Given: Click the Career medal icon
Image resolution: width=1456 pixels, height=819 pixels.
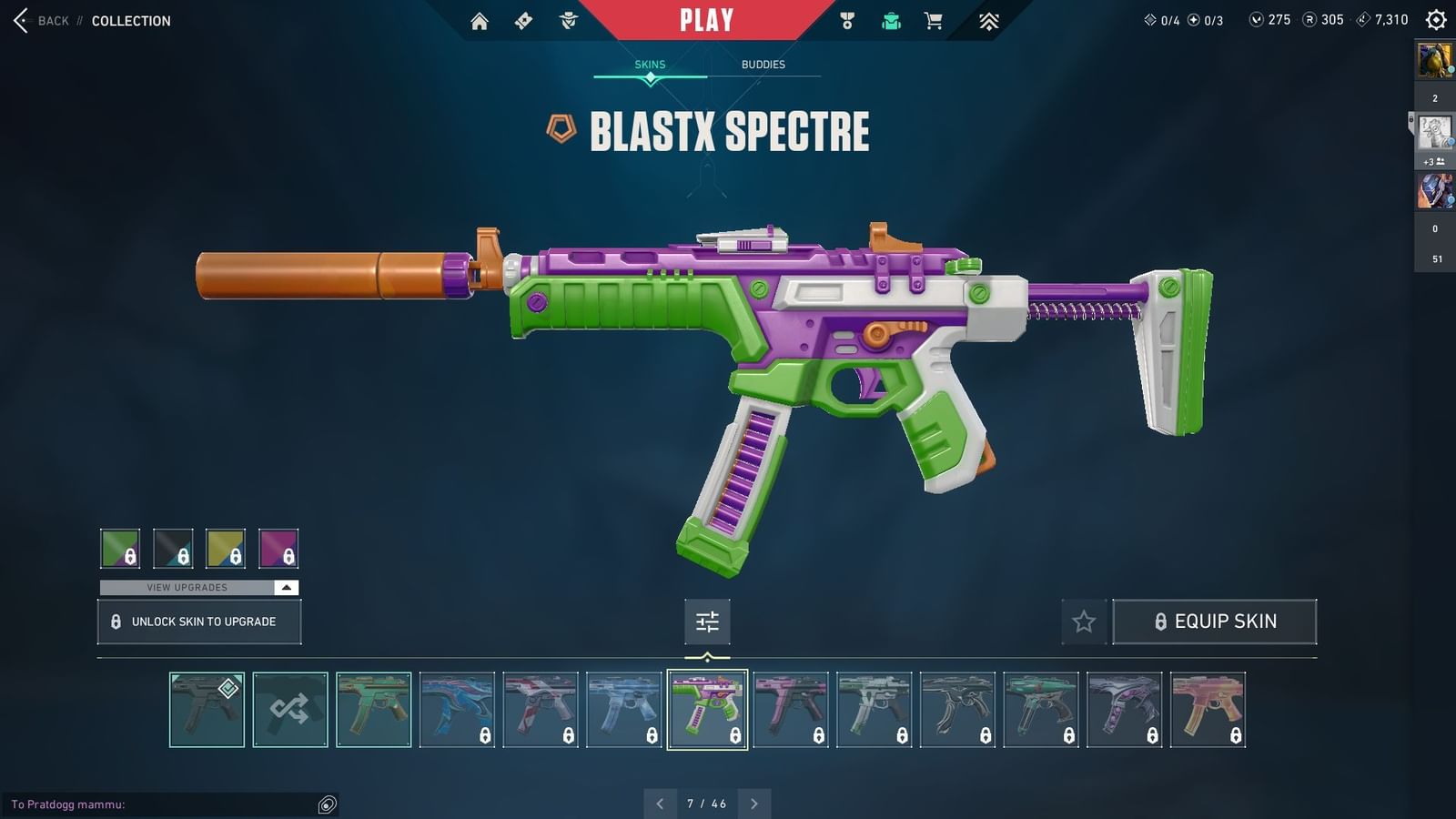Looking at the screenshot, I should (x=848, y=19).
